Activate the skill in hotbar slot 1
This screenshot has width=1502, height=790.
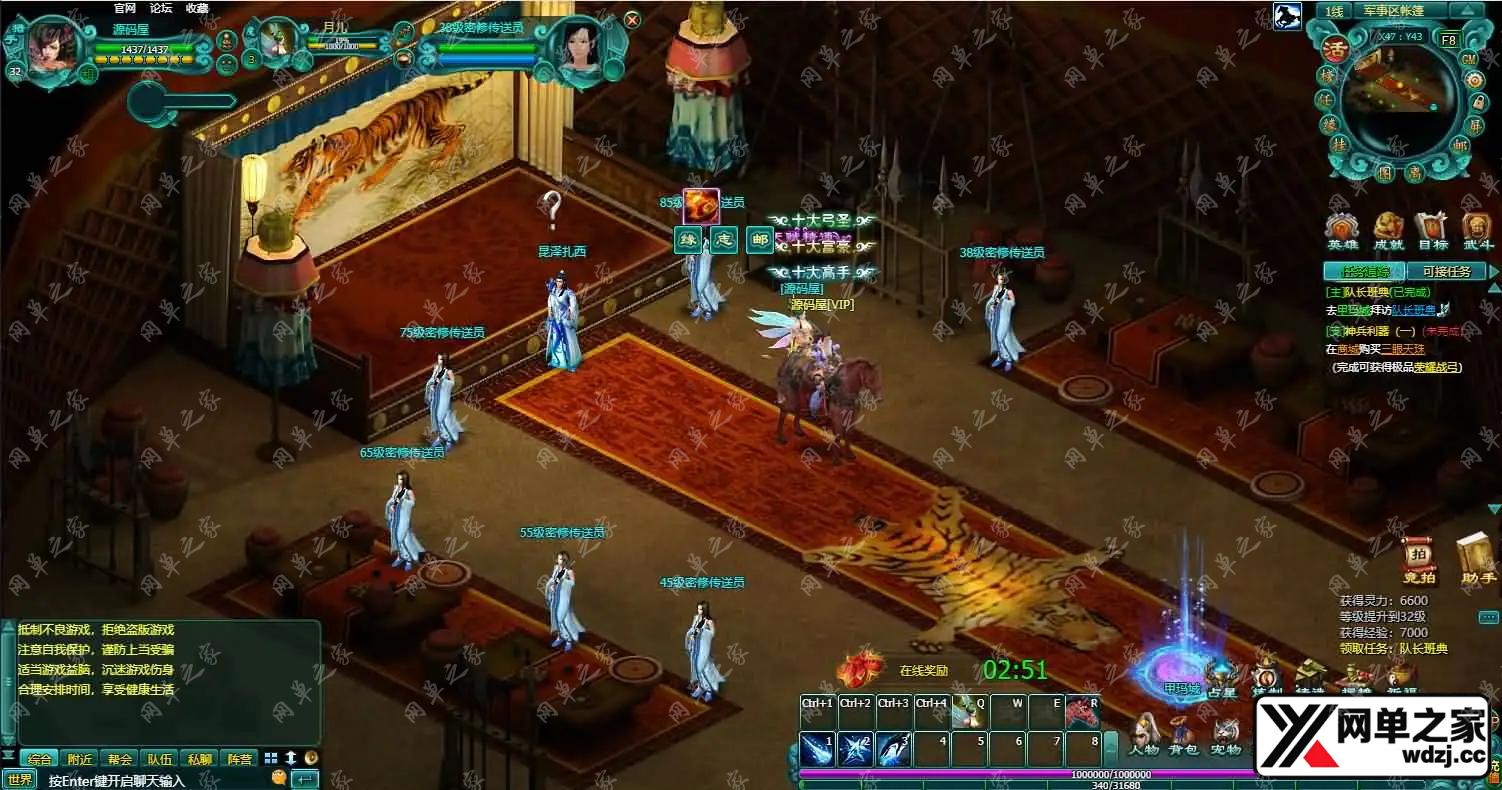click(817, 749)
